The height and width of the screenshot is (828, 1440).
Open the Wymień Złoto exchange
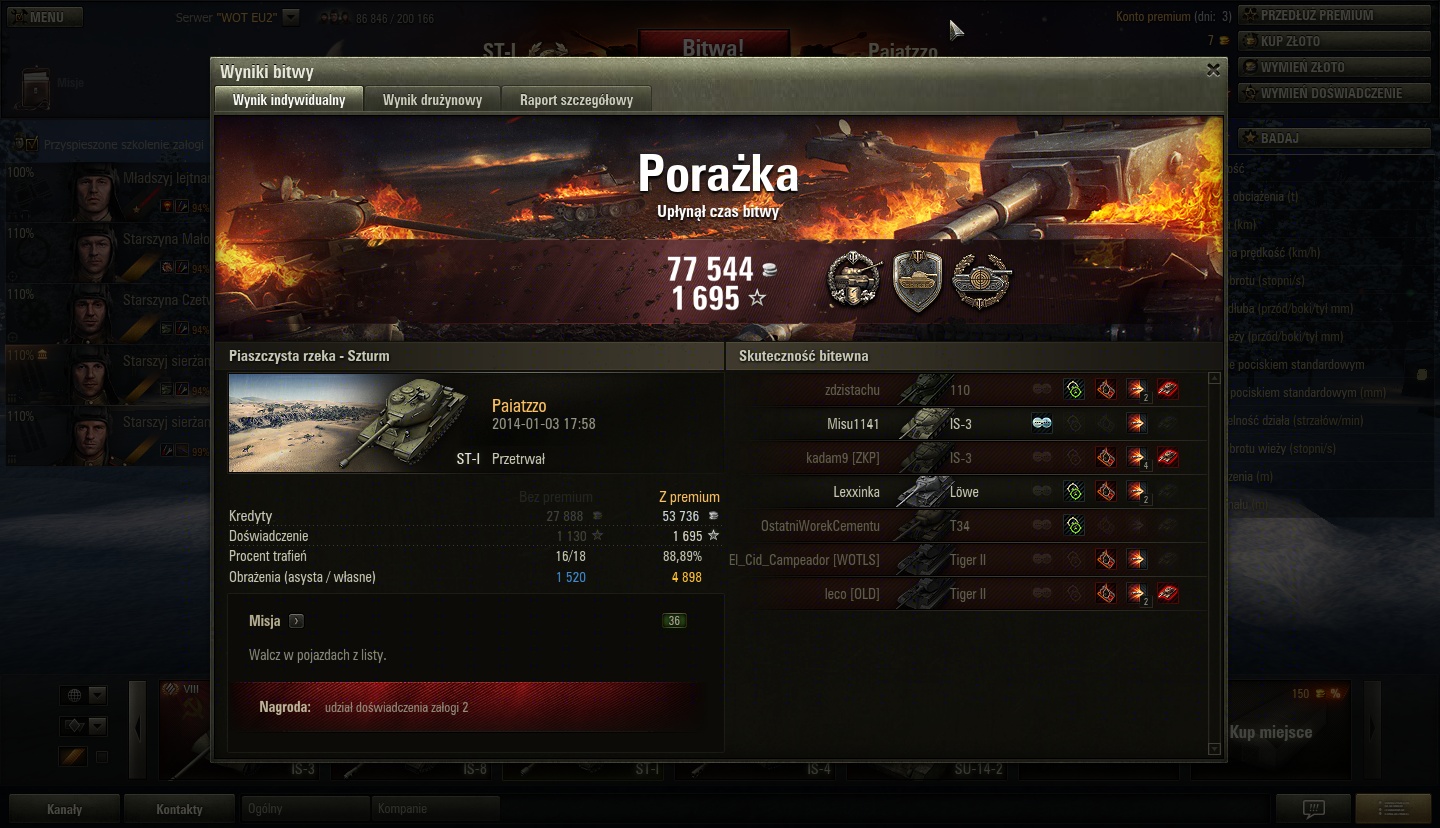coord(1334,67)
